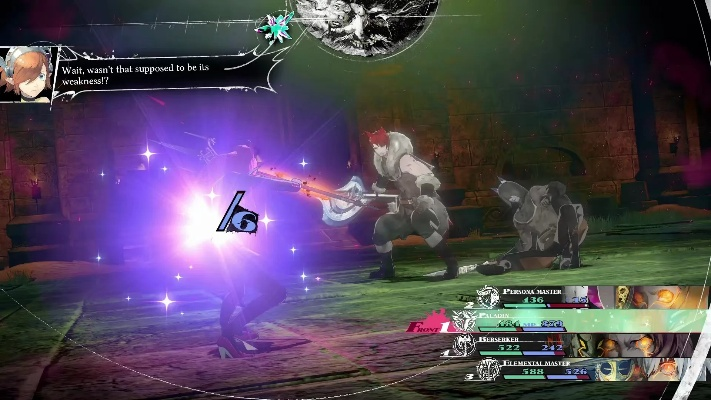This screenshot has height=400, width=711.
Task: Click the teal turn crystal icon
Action: click(x=273, y=26)
